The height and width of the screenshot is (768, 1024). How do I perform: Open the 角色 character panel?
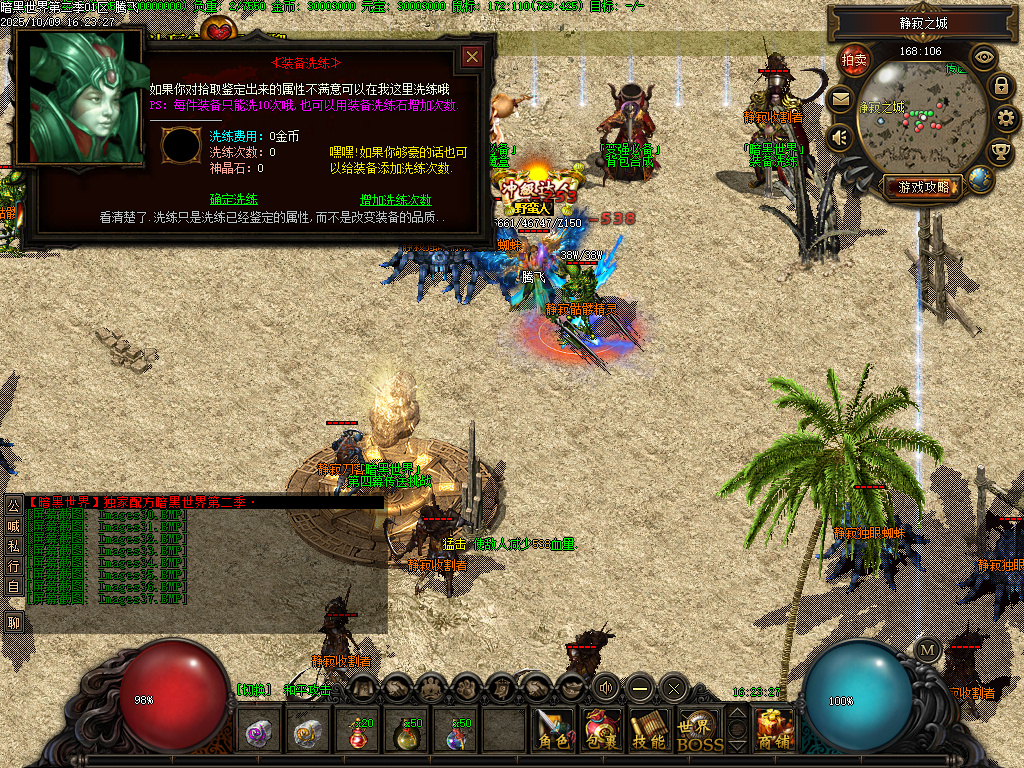tap(553, 730)
